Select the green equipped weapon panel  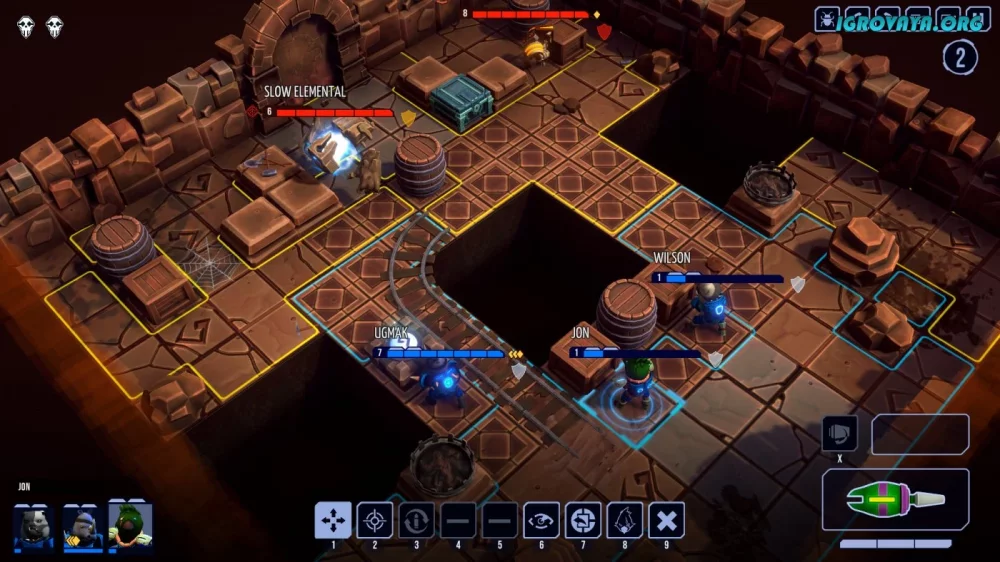[x=895, y=499]
